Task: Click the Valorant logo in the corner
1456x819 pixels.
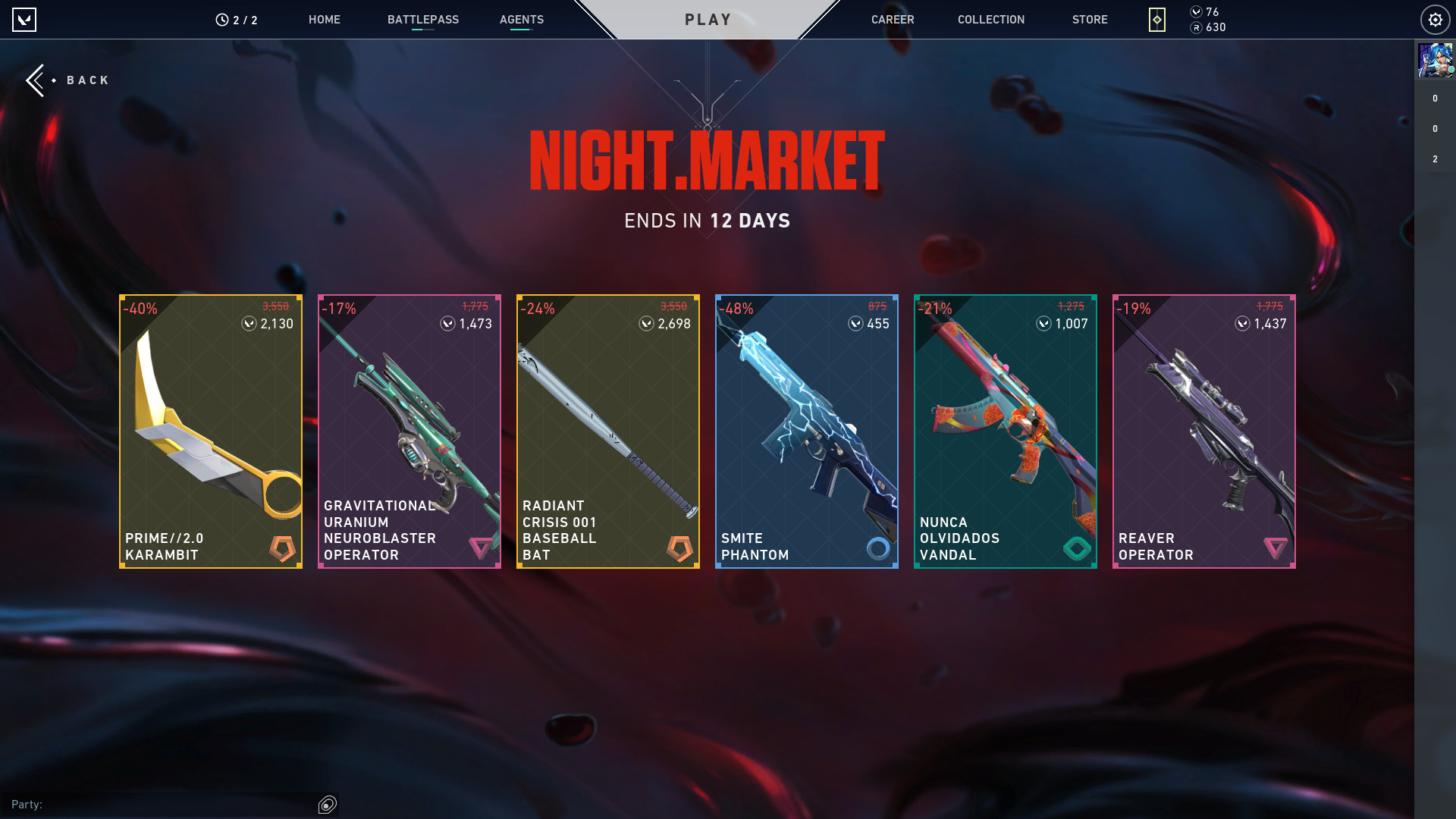Action: click(x=24, y=20)
